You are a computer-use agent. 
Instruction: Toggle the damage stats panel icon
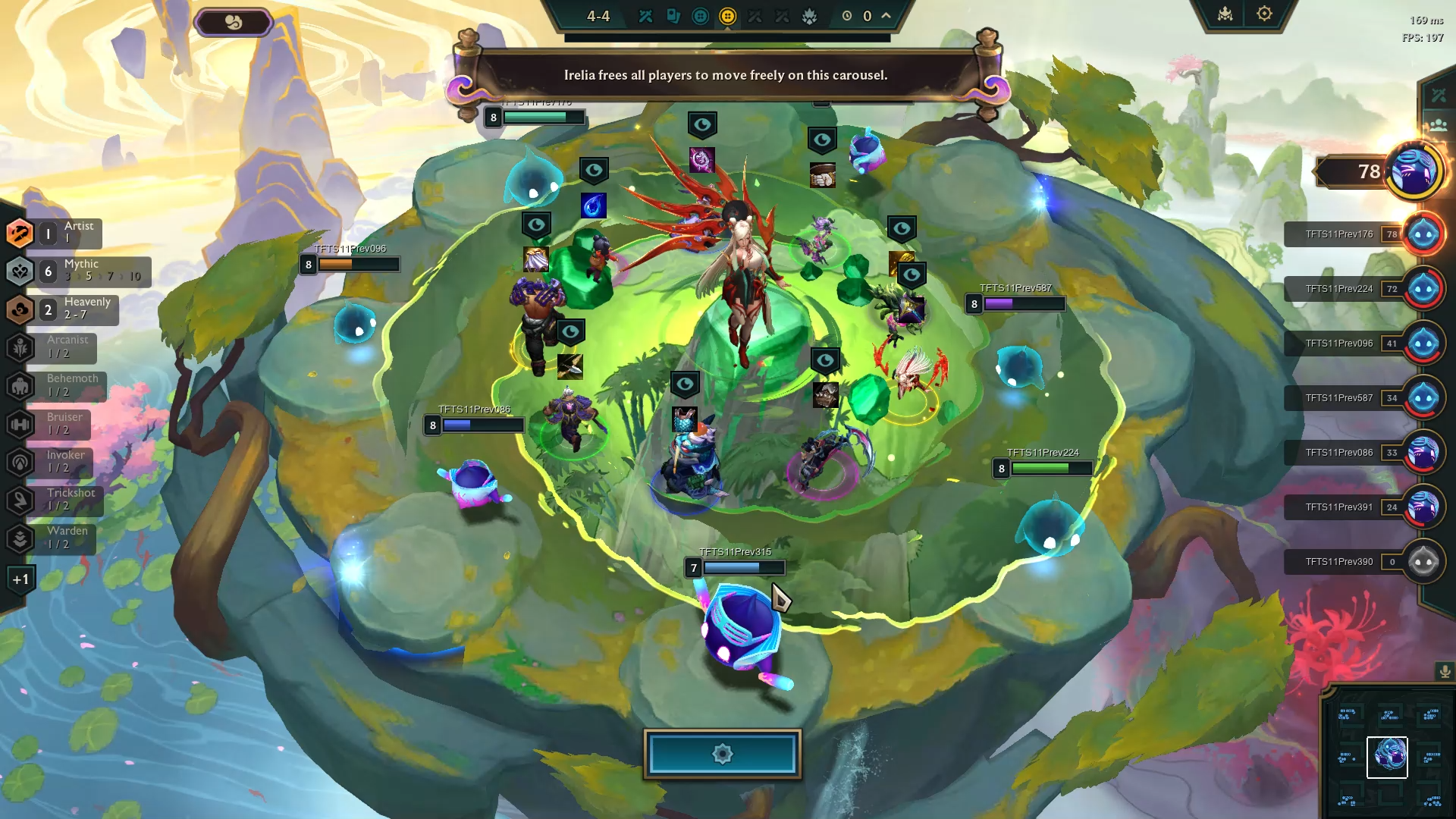coord(1438,95)
